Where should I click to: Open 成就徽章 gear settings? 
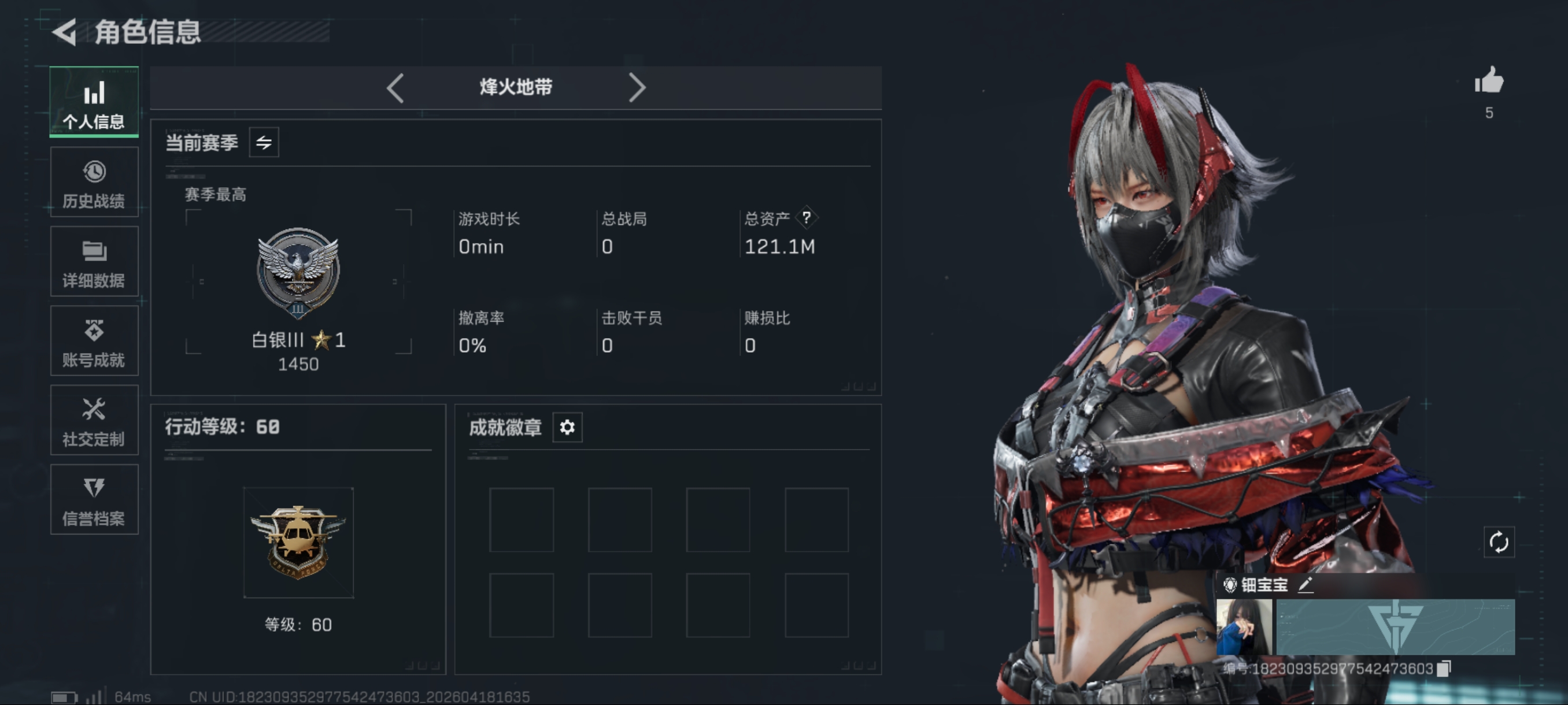pyautogui.click(x=567, y=427)
